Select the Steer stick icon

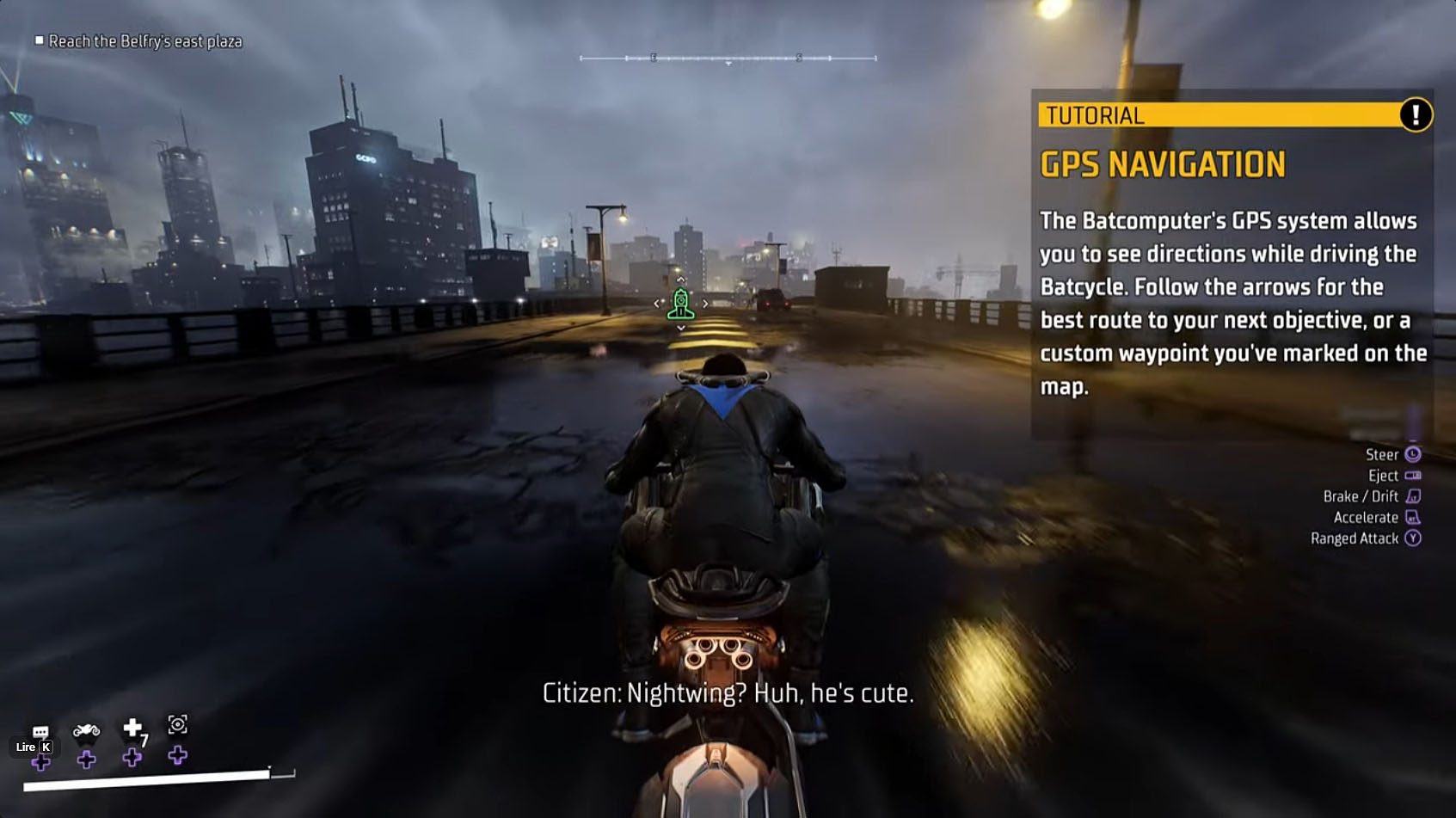pos(1413,453)
